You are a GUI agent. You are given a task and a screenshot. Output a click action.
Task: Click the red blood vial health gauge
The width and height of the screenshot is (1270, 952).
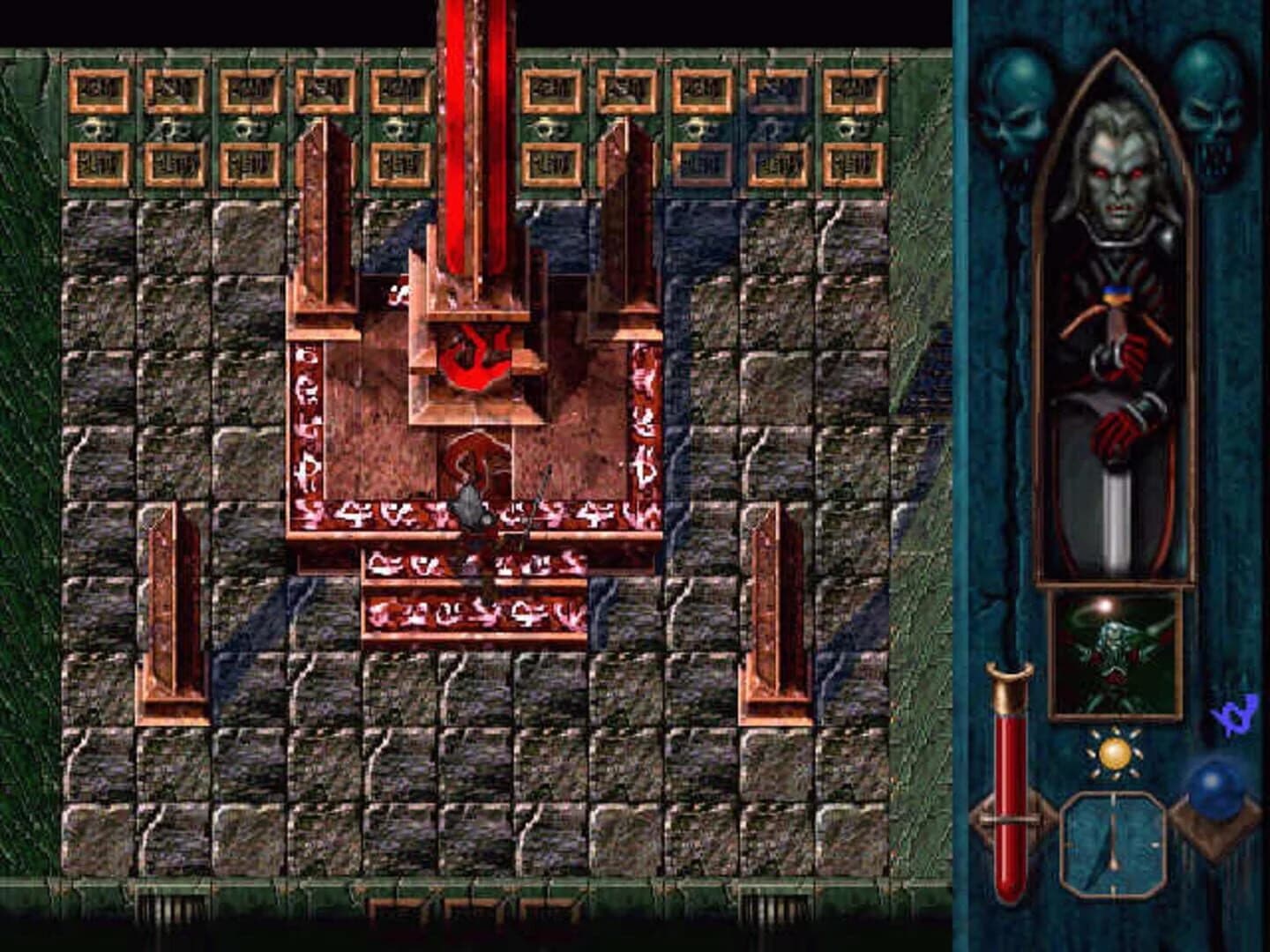[1008, 785]
